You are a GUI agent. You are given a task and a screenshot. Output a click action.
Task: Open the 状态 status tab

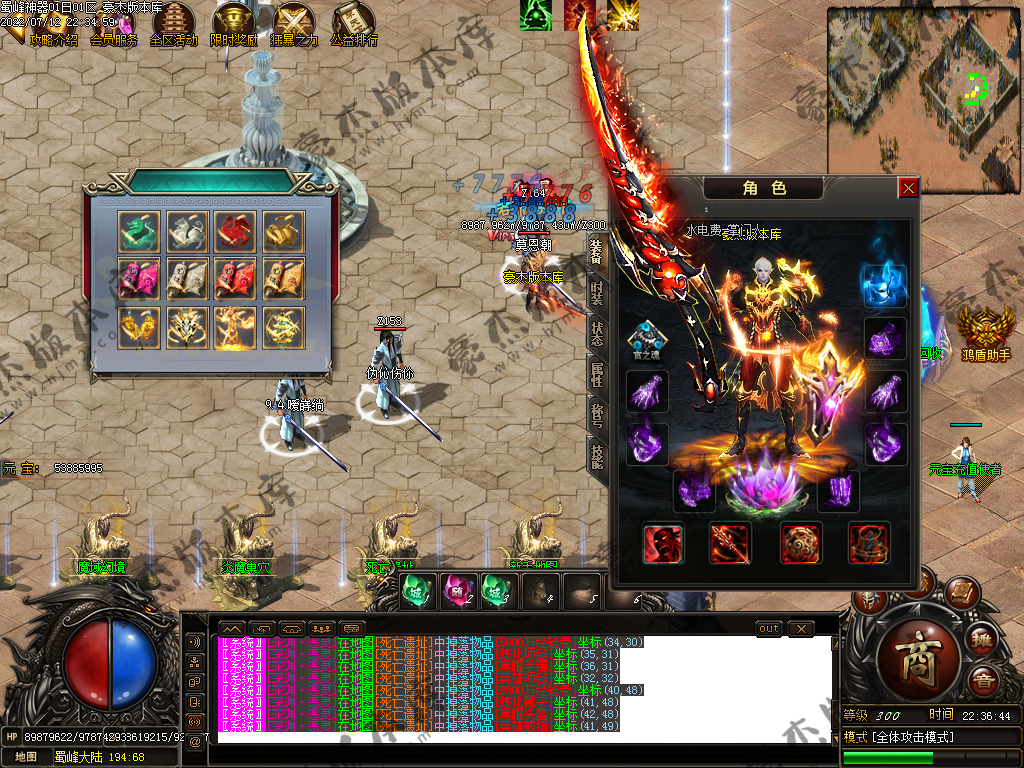click(x=597, y=335)
